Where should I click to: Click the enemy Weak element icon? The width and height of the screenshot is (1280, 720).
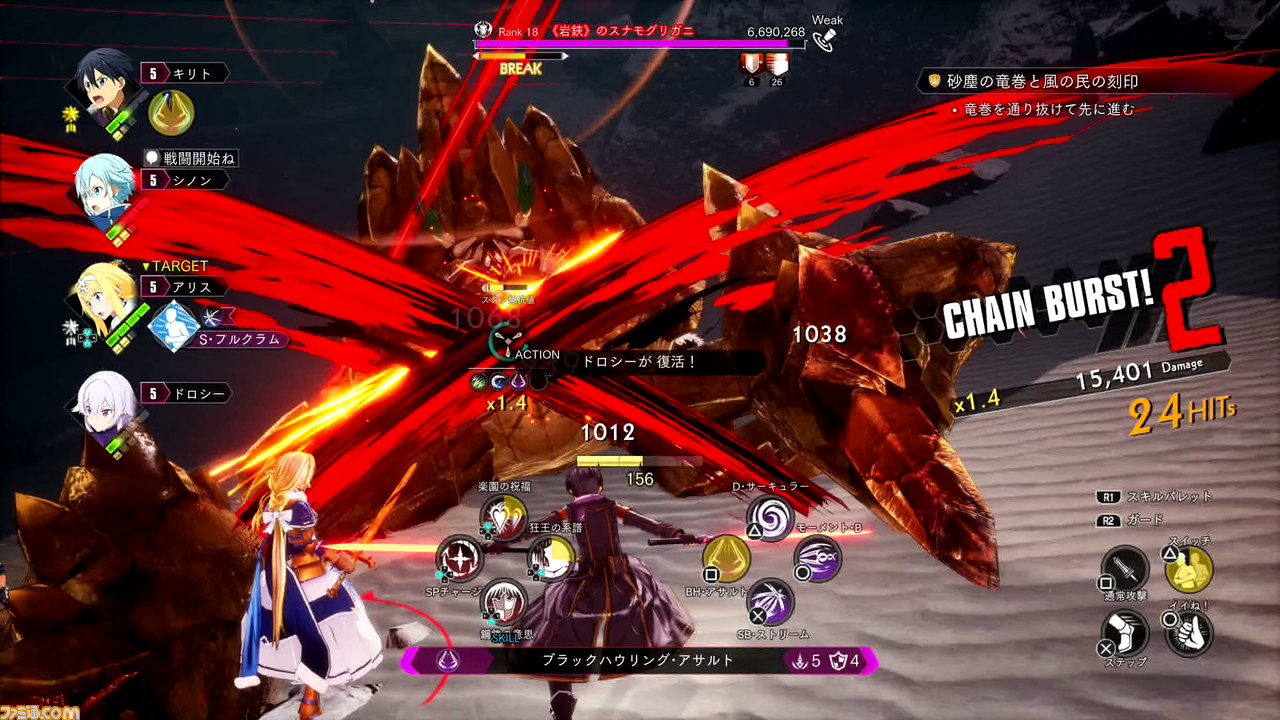[x=826, y=39]
